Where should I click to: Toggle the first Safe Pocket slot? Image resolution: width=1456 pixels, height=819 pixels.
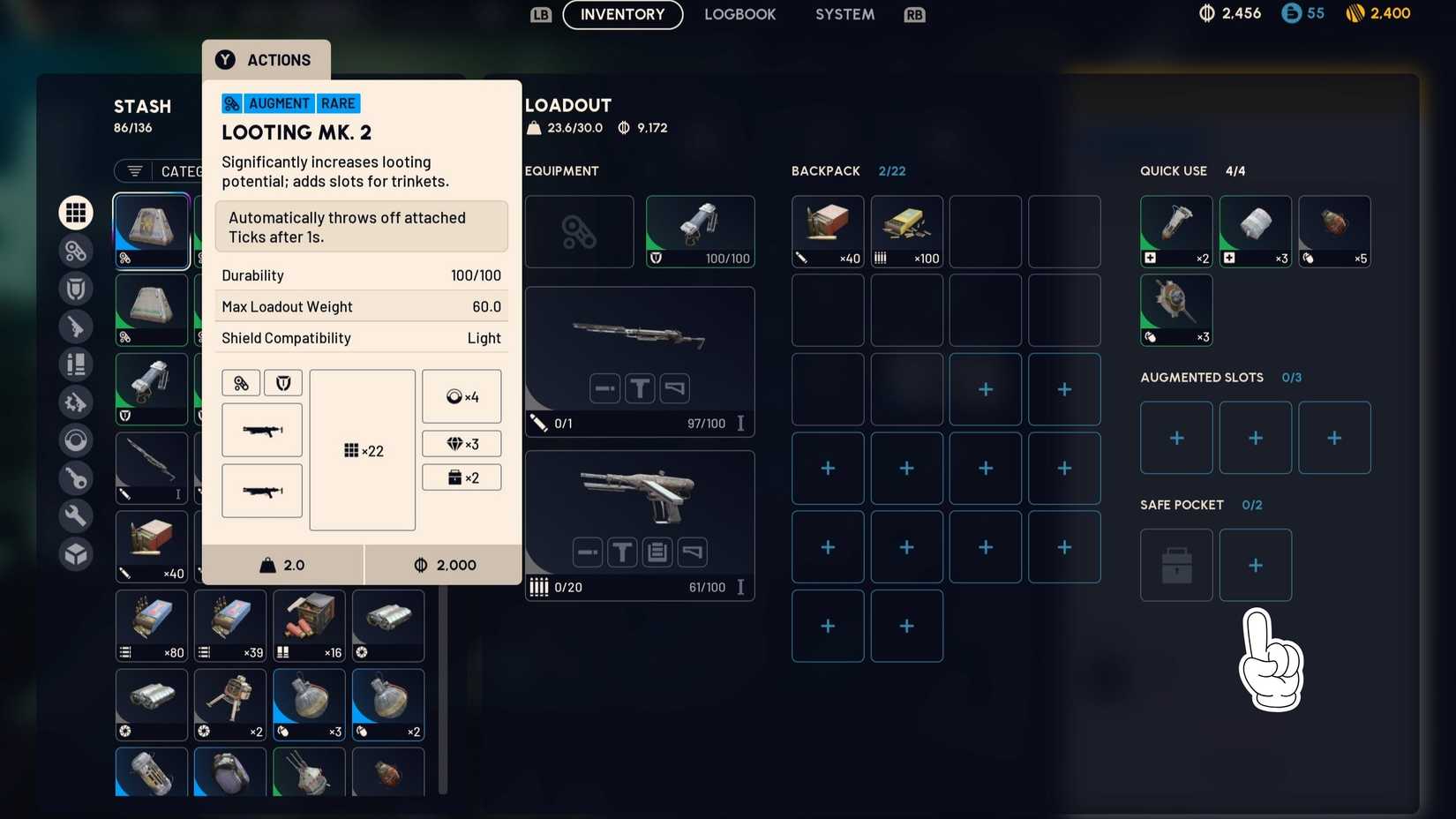1175,565
